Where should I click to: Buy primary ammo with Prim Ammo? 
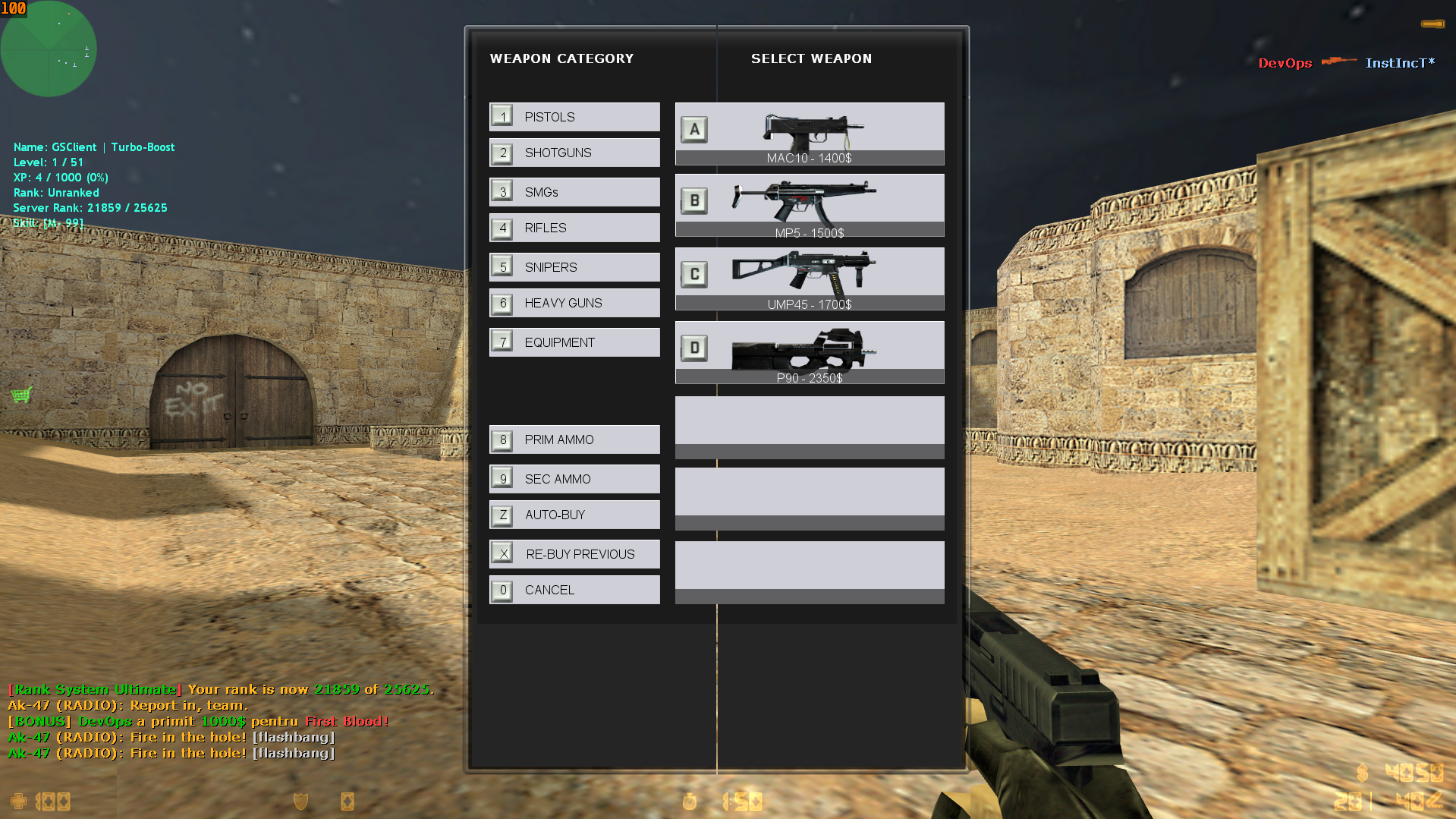pos(574,439)
